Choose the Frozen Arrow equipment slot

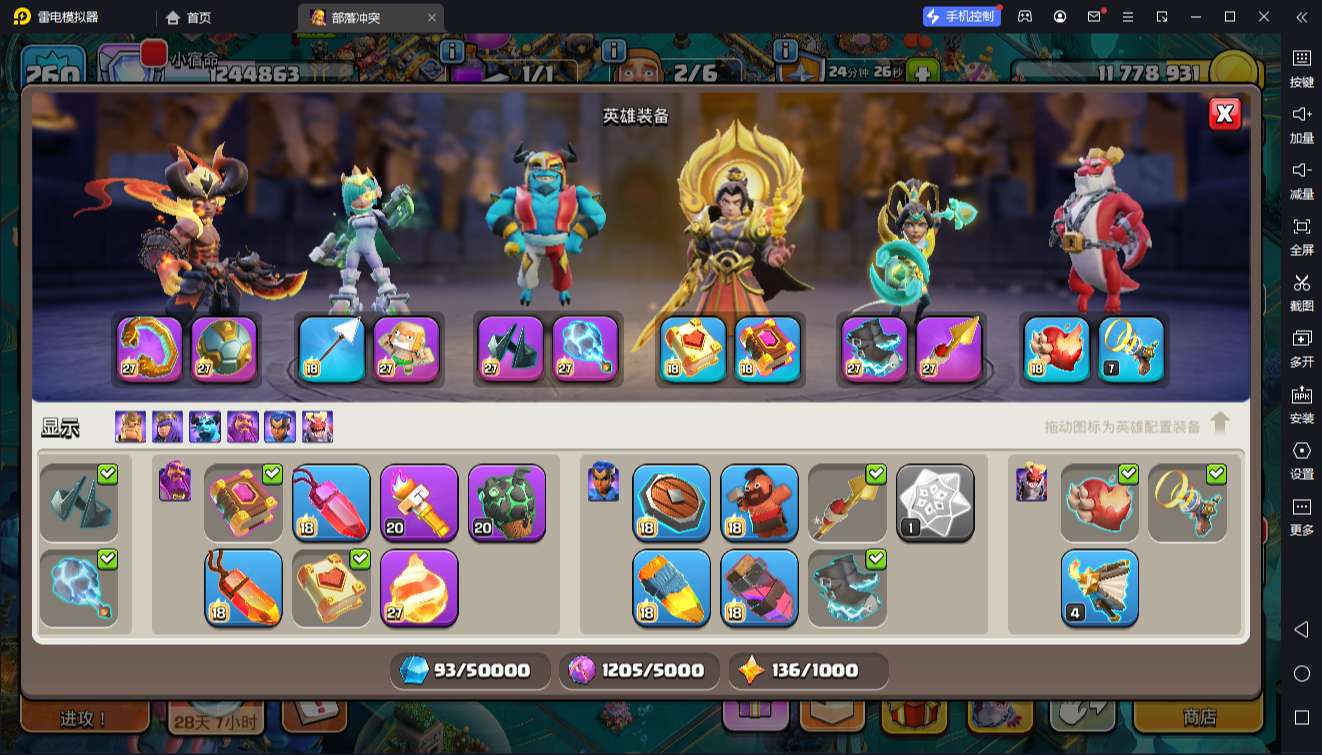click(x=332, y=349)
